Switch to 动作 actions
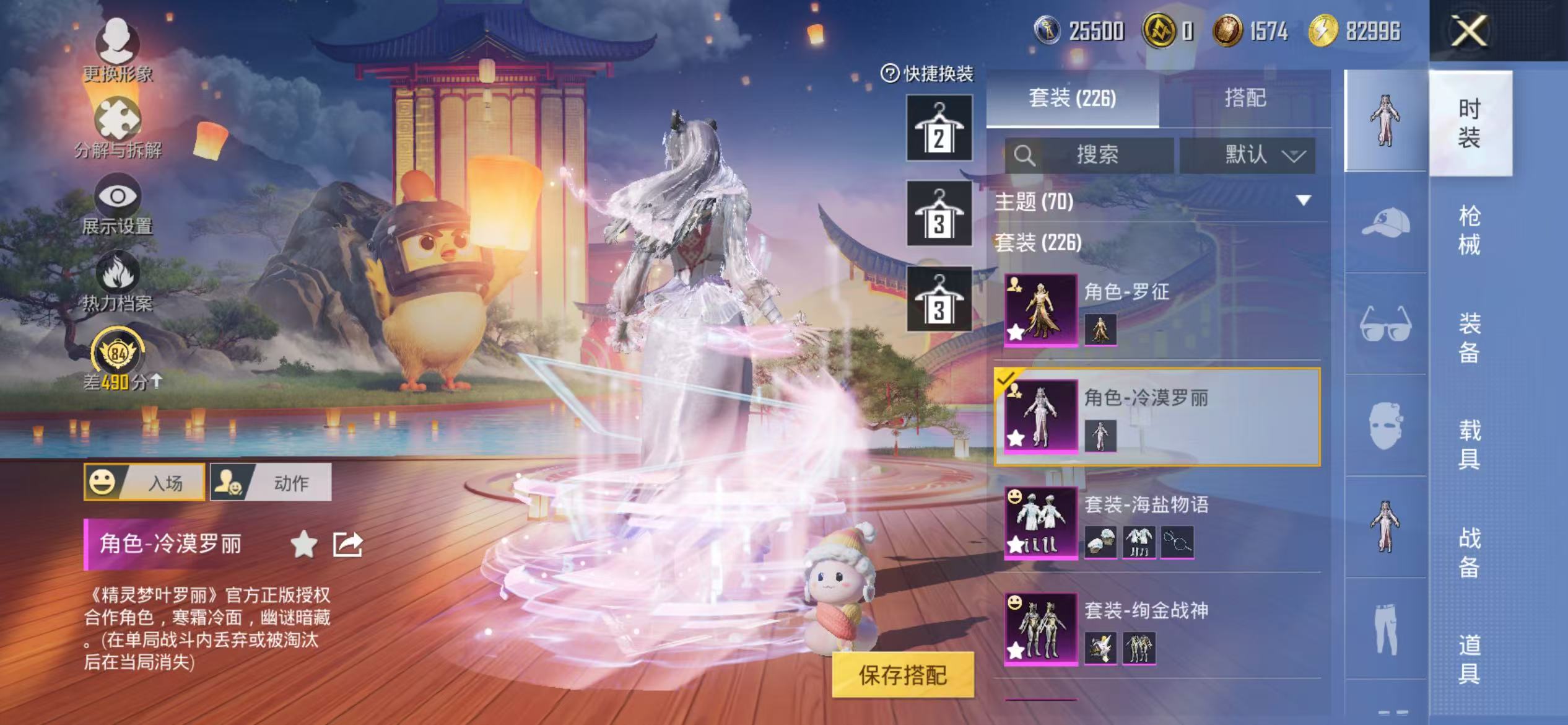This screenshot has width=1568, height=725. [273, 482]
